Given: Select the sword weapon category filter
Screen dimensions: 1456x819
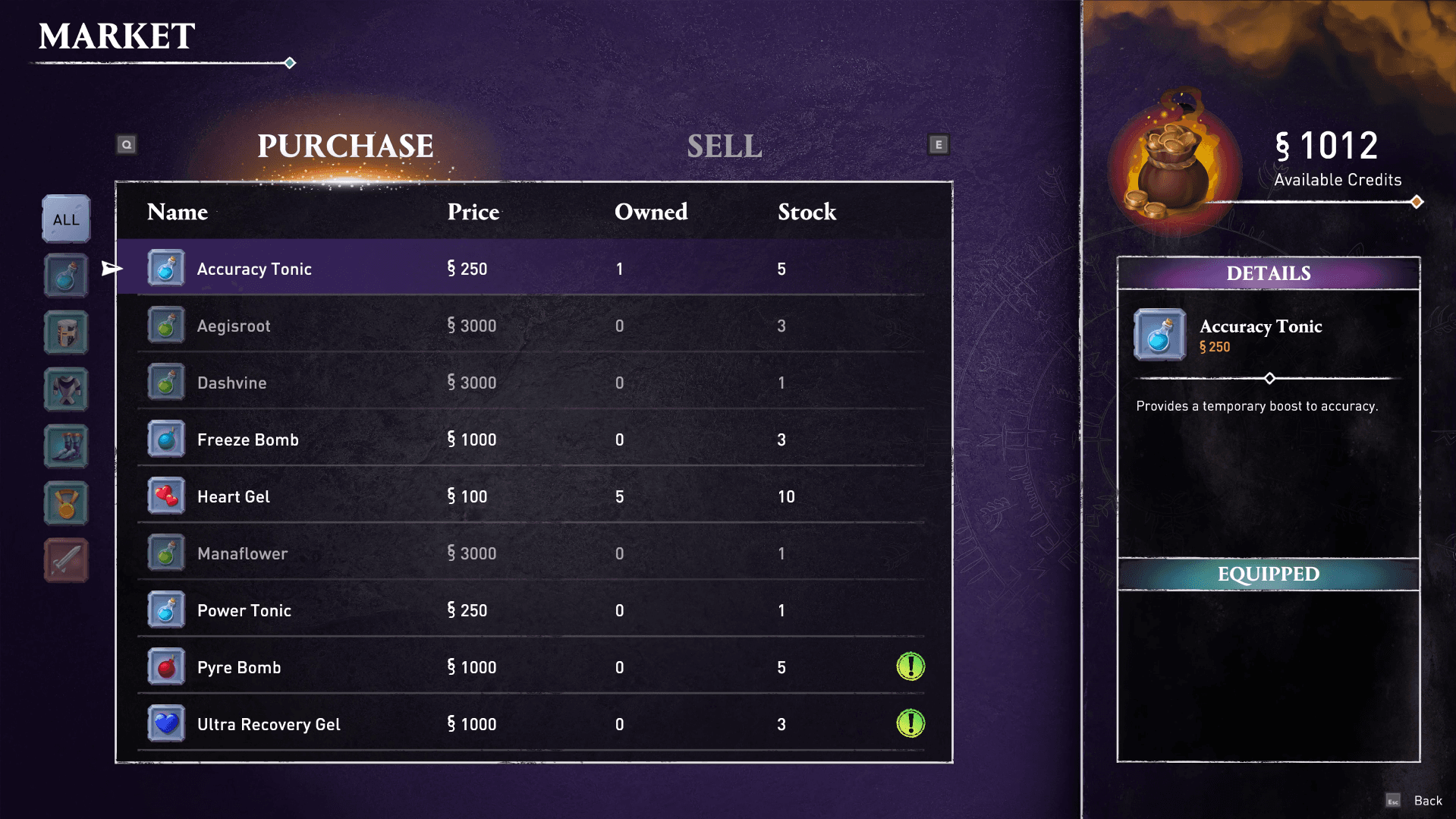Looking at the screenshot, I should click(65, 560).
